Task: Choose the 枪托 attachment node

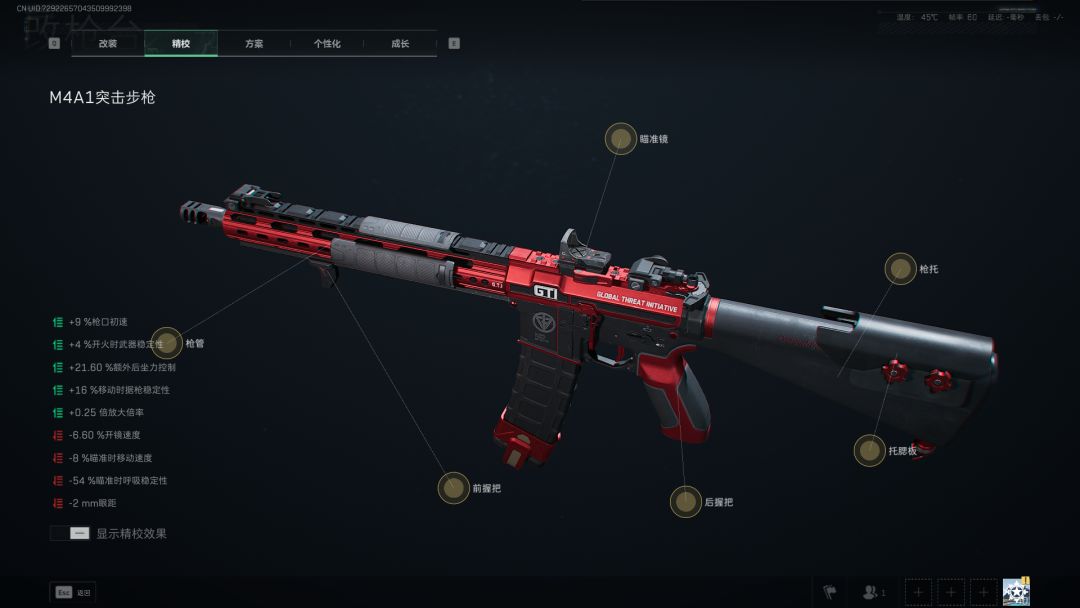Action: [900, 268]
